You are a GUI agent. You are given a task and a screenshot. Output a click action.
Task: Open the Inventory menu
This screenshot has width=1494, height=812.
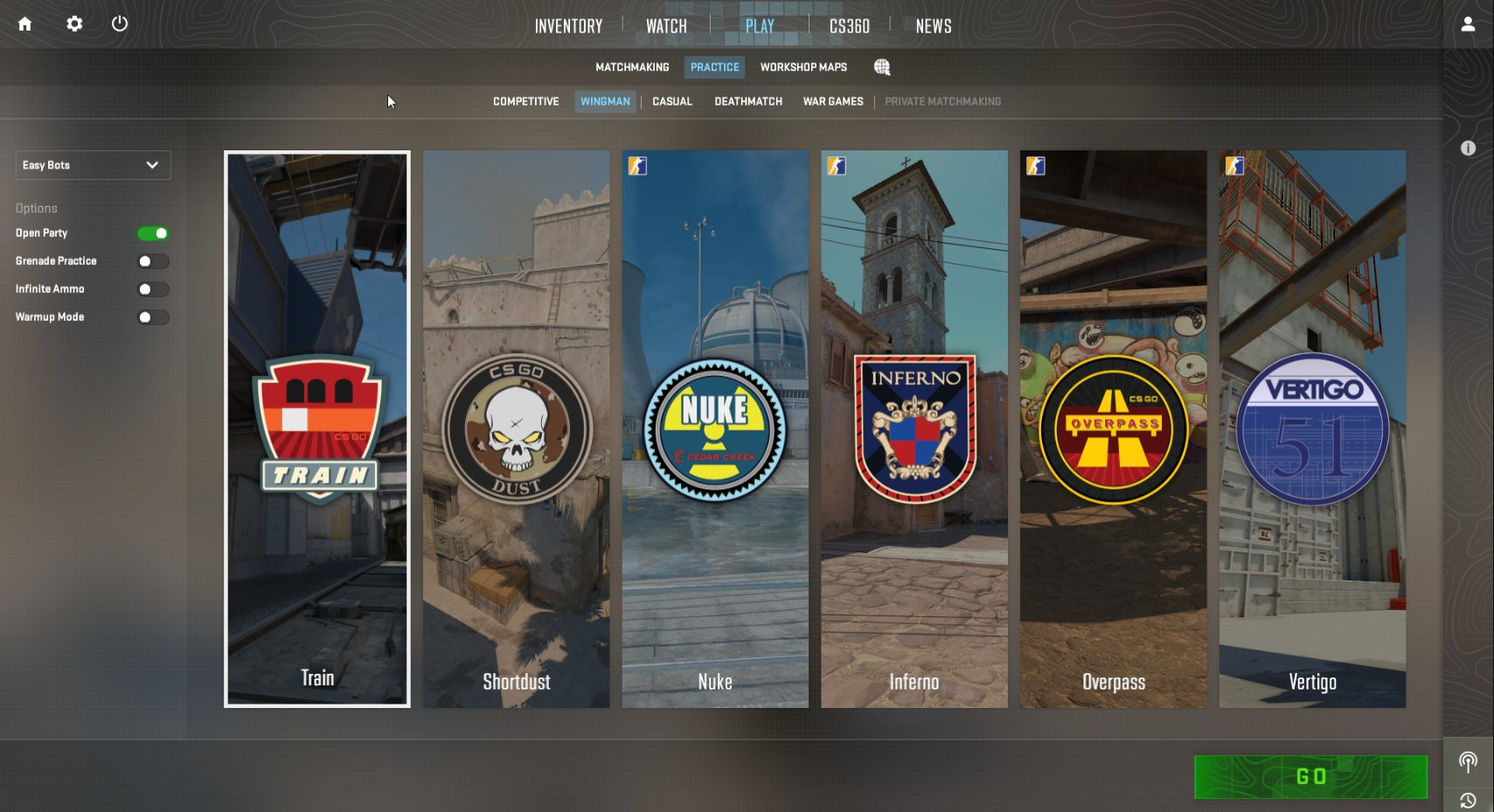(568, 26)
